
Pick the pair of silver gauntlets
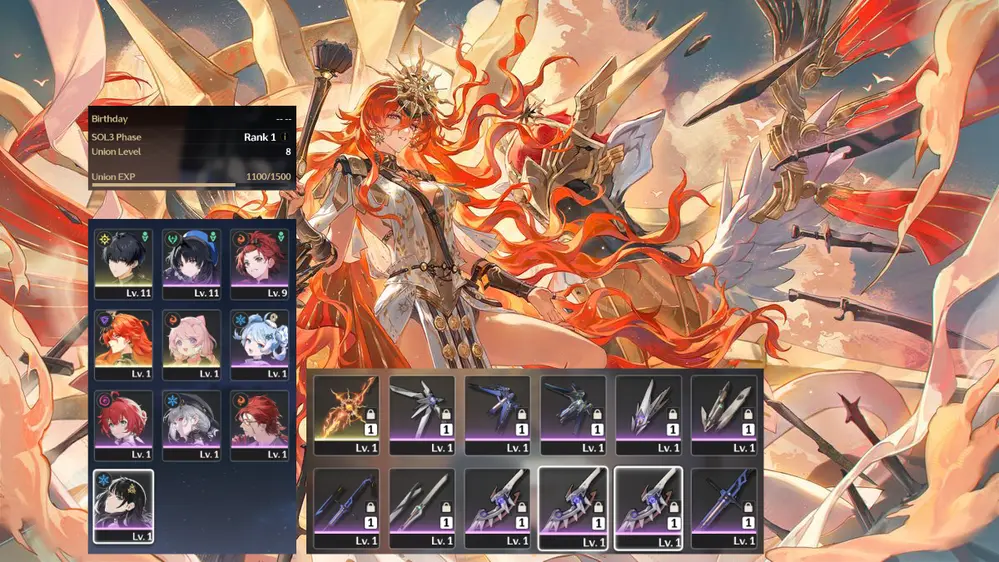(724, 408)
